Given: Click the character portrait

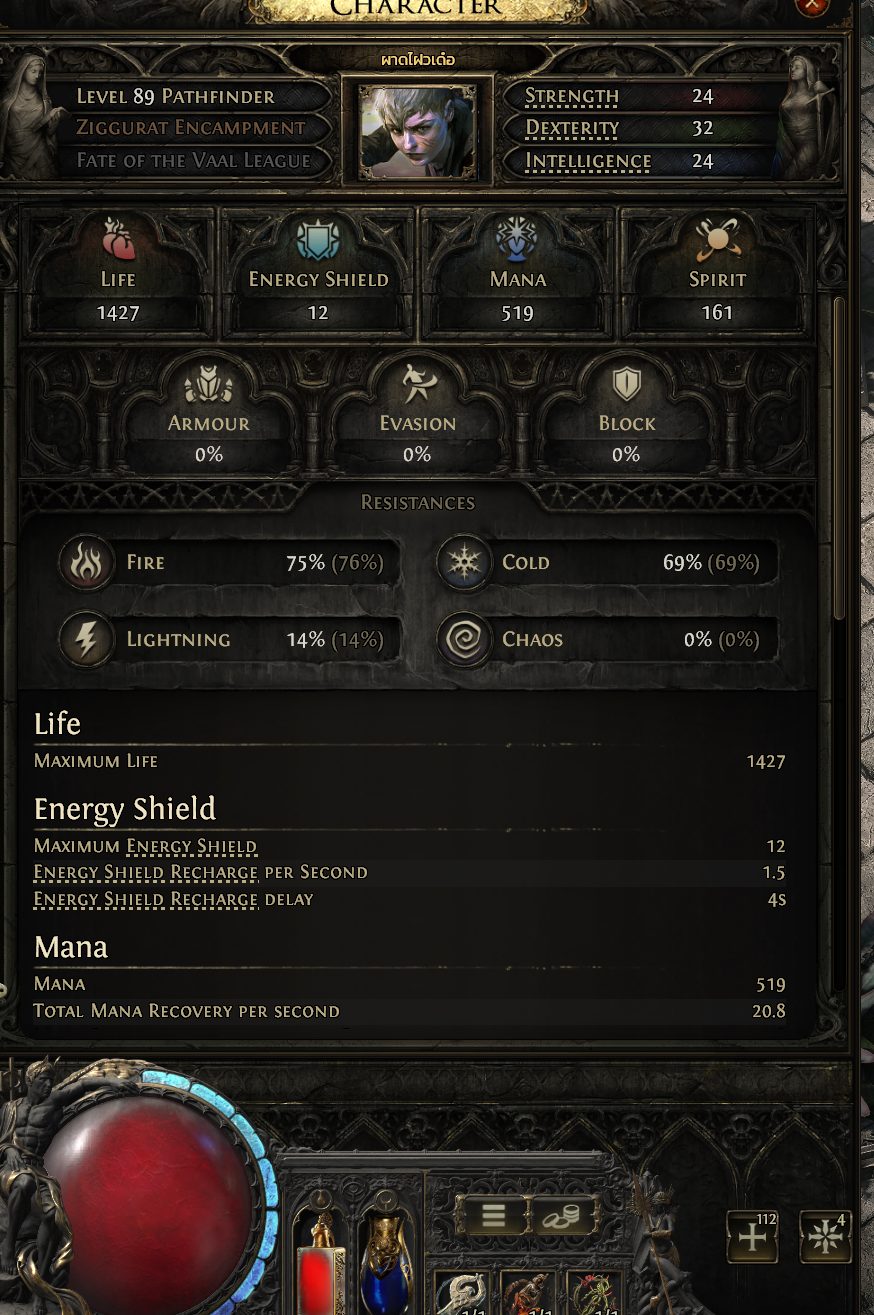Looking at the screenshot, I should (x=417, y=131).
